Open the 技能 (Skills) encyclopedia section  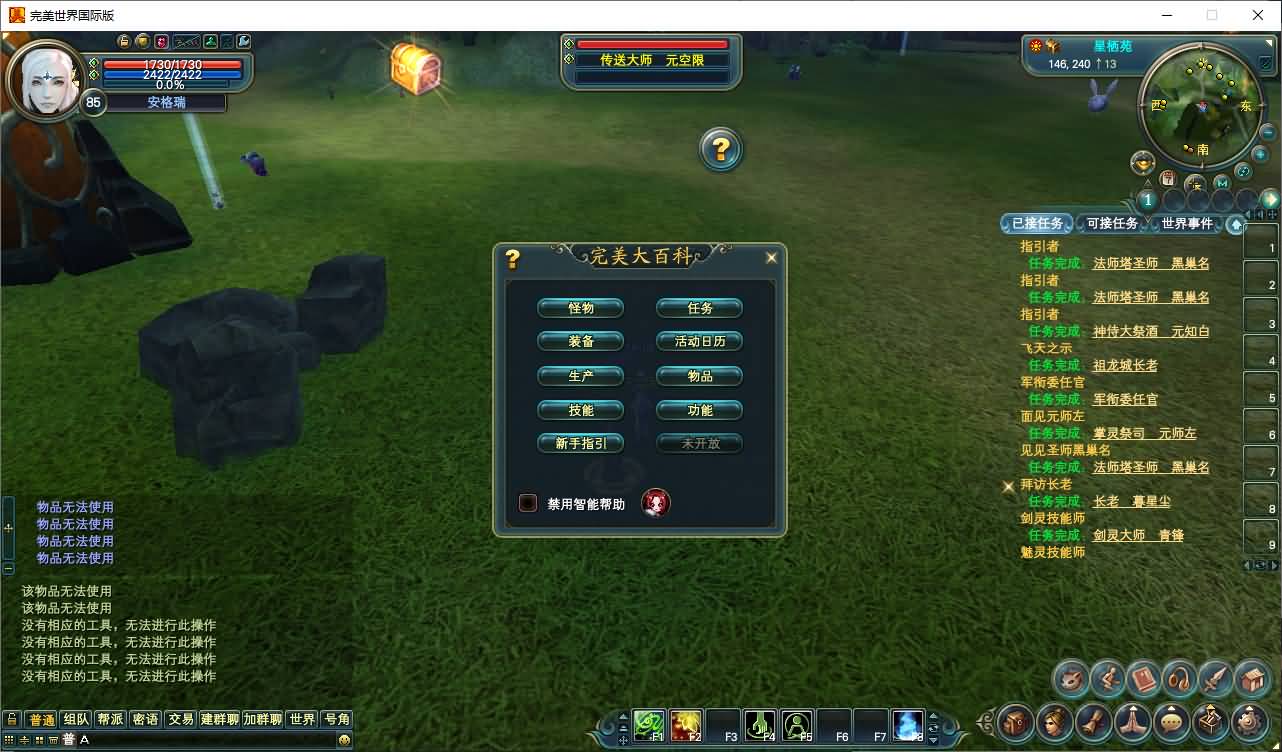tap(581, 410)
